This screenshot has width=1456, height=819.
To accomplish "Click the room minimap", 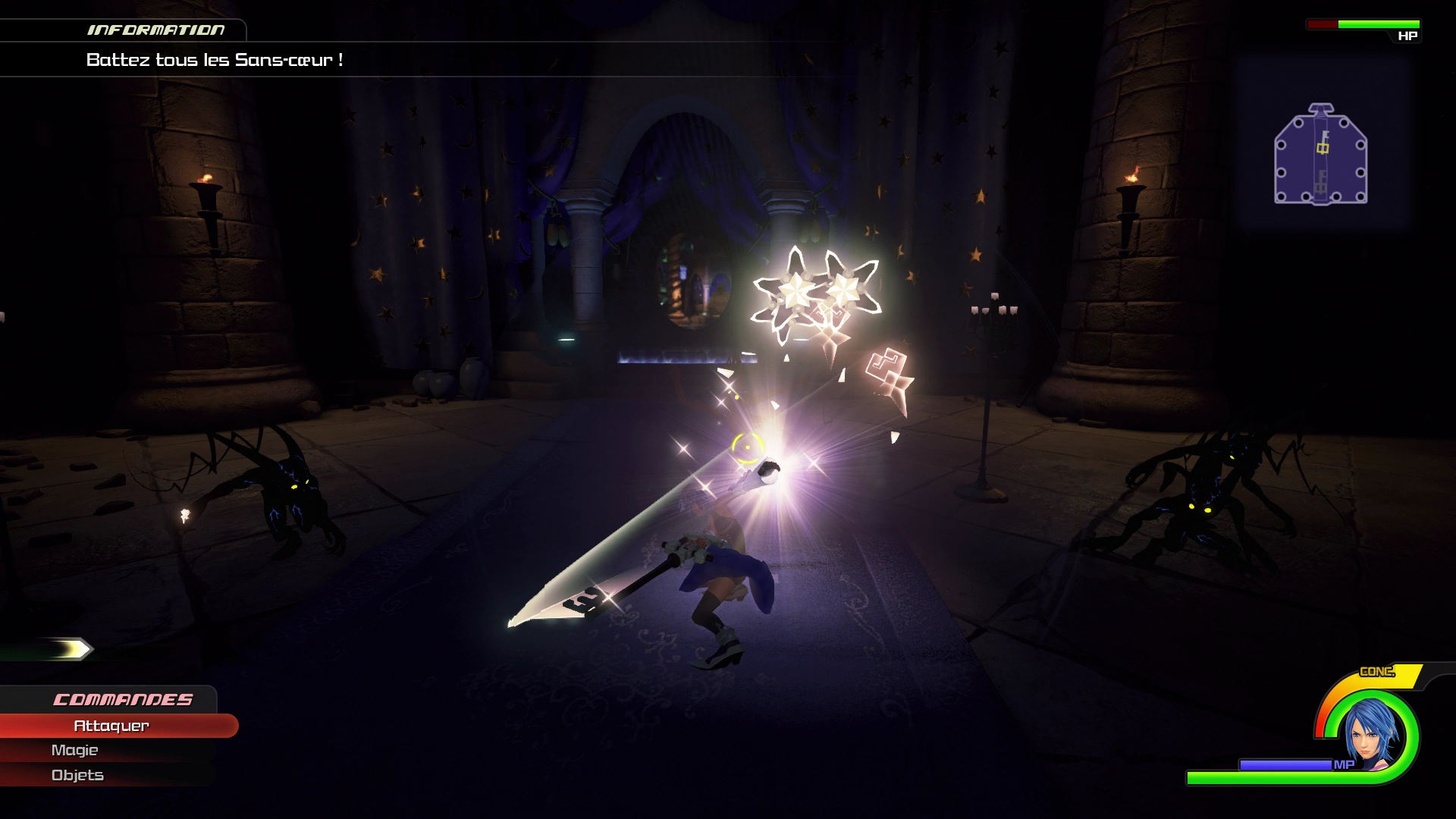I will pos(1321,154).
